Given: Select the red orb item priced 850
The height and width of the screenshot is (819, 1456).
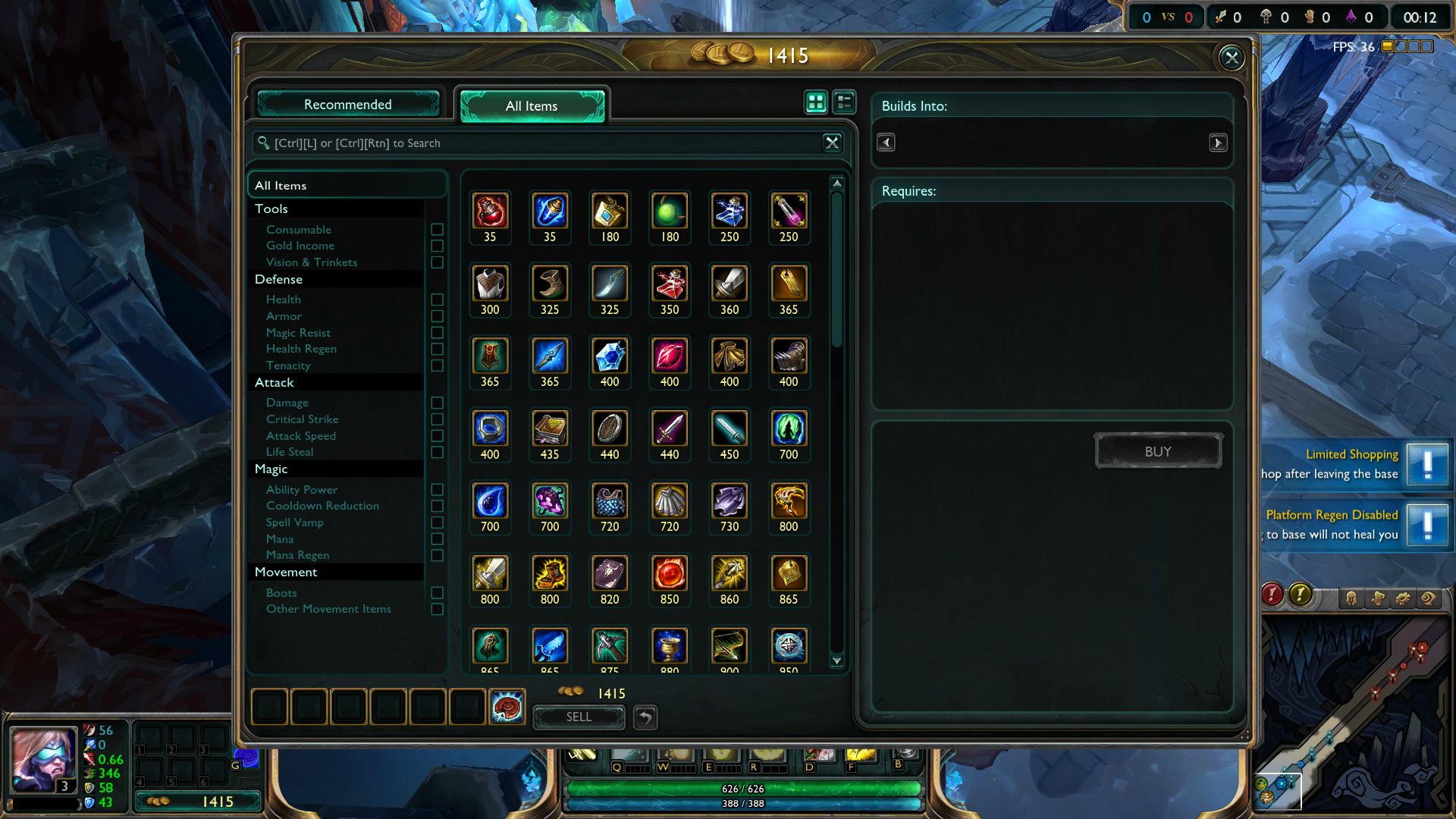Looking at the screenshot, I should [669, 574].
